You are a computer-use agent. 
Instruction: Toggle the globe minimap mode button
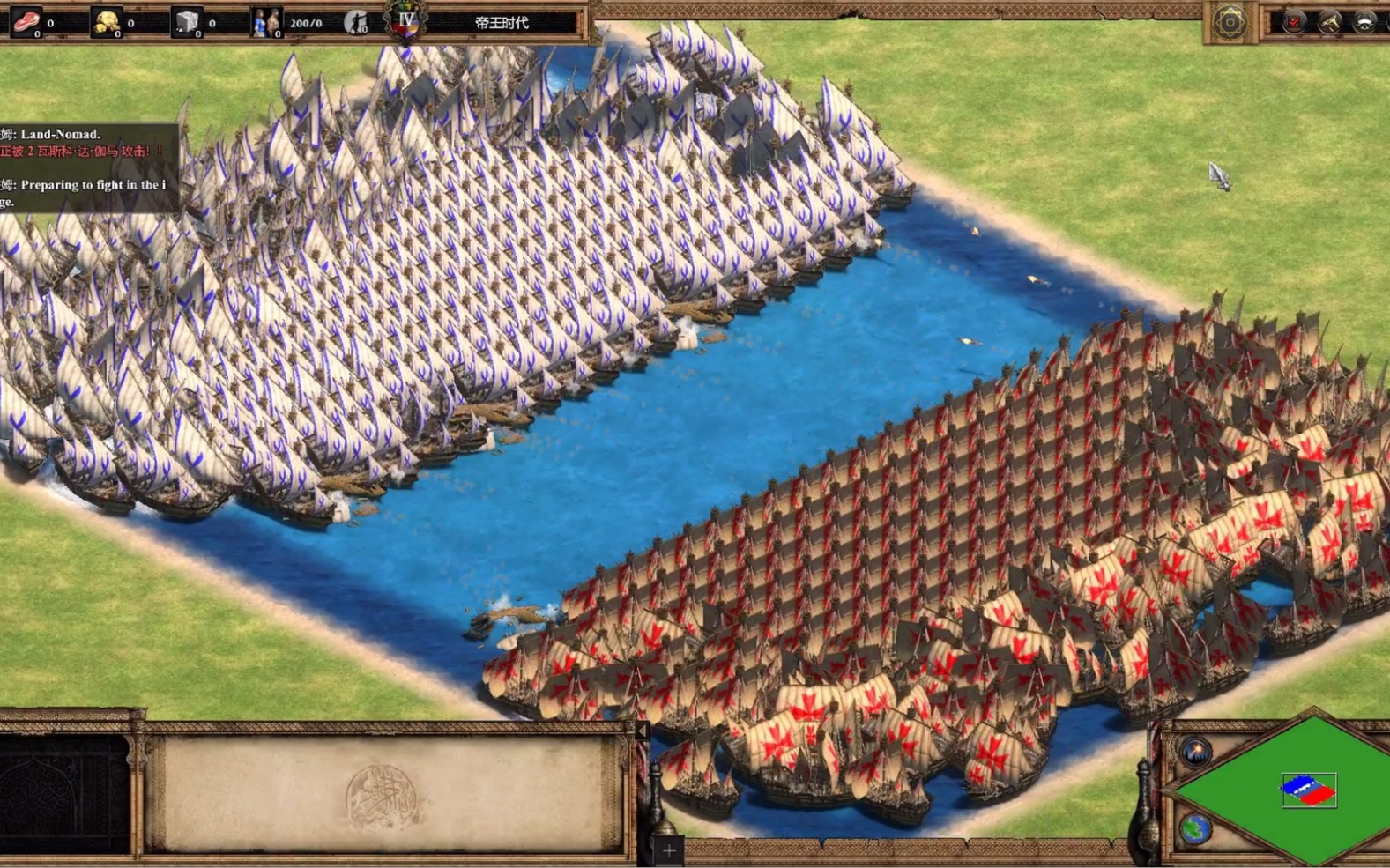(x=1196, y=828)
